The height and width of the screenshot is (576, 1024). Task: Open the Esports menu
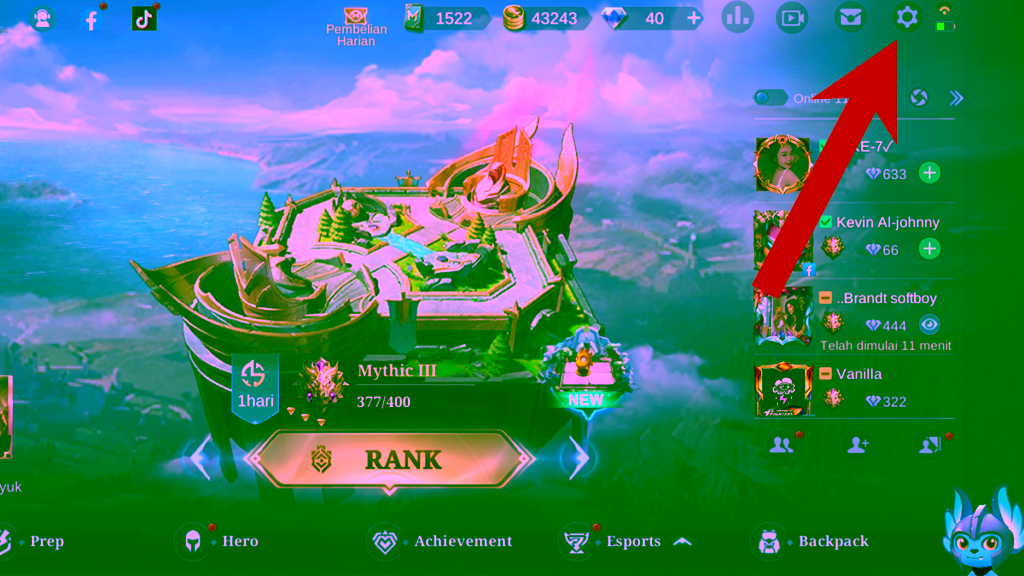tap(620, 541)
